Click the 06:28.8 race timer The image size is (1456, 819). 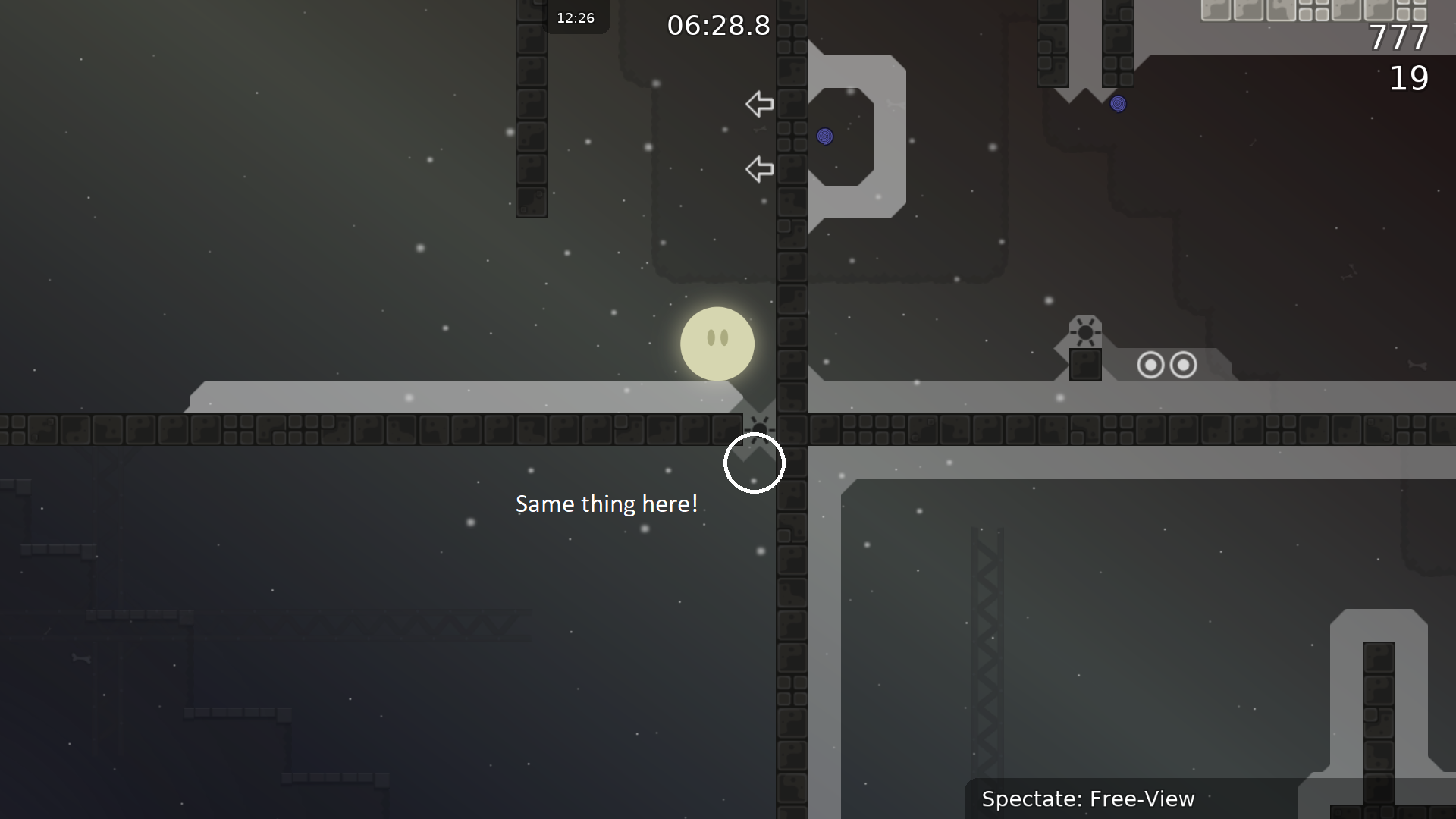[x=717, y=25]
